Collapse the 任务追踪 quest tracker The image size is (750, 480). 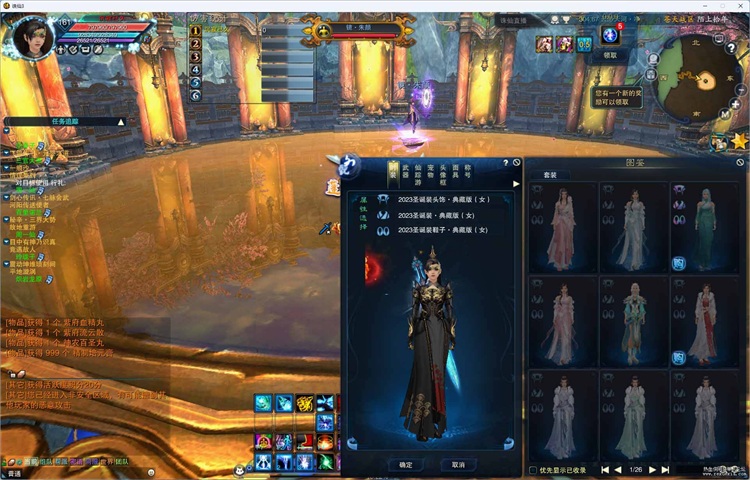pos(122,121)
